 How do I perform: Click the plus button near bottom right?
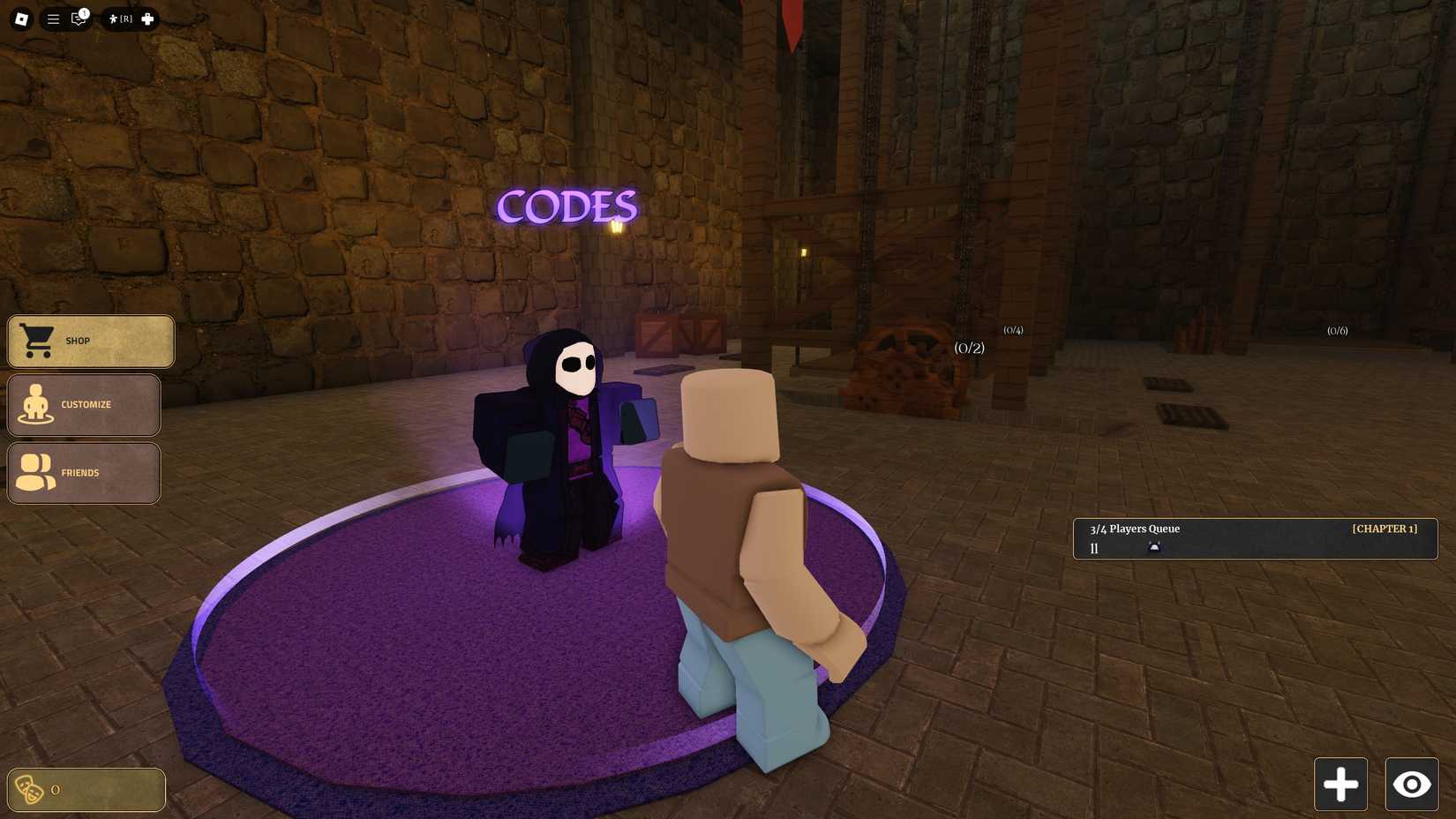pyautogui.click(x=1340, y=784)
